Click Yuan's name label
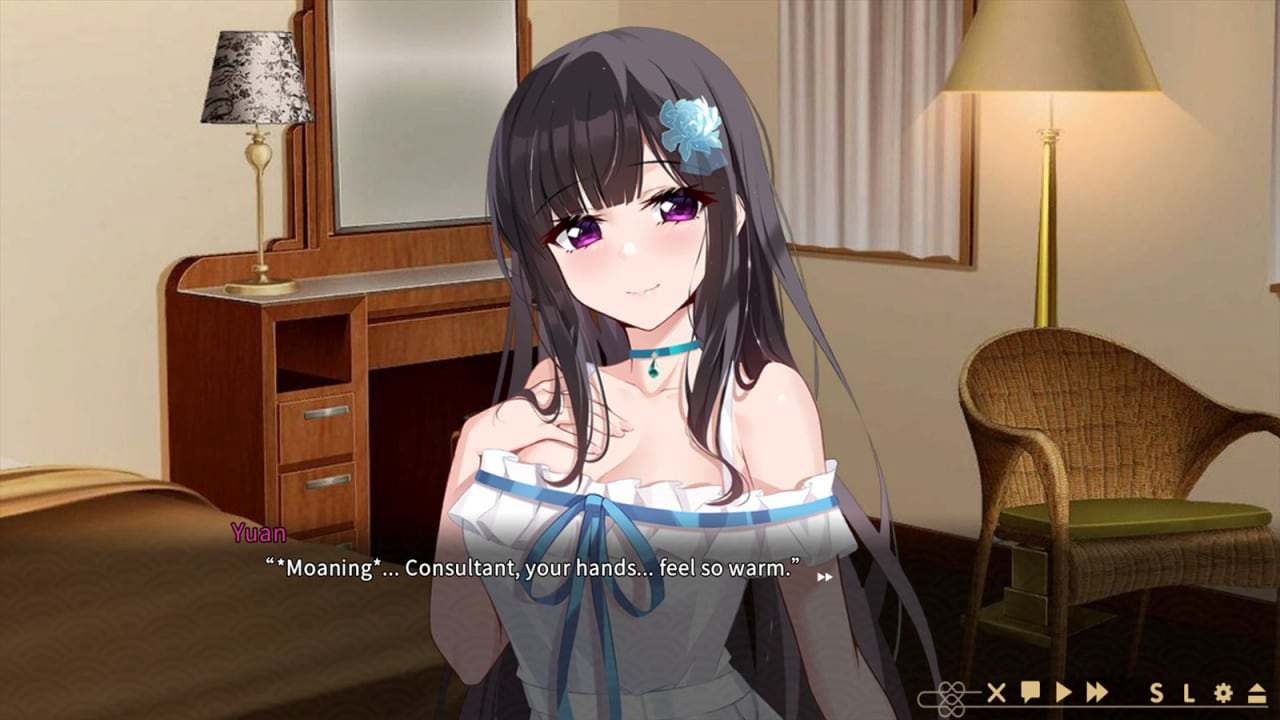 tap(256, 535)
